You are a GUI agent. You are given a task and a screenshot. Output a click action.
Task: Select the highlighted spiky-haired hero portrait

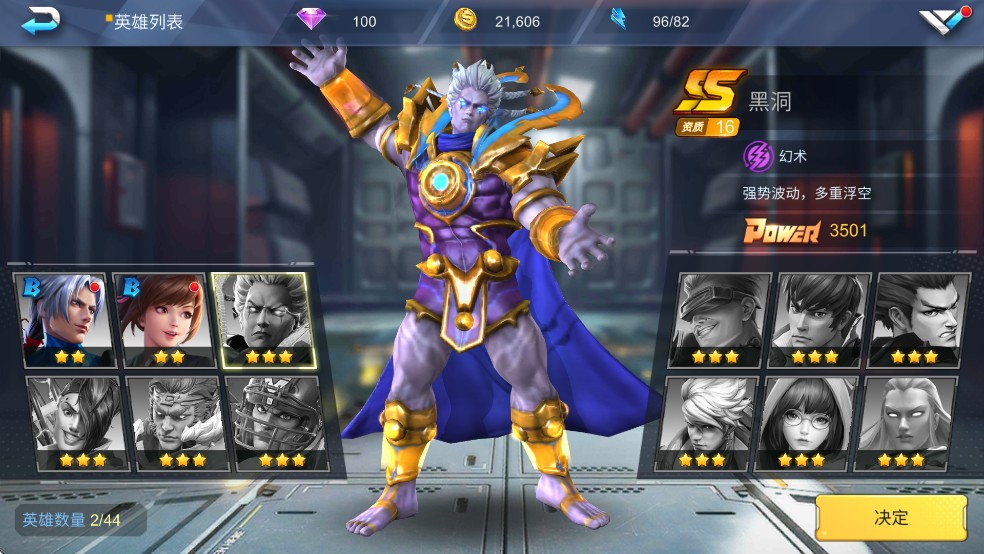pyautogui.click(x=264, y=319)
